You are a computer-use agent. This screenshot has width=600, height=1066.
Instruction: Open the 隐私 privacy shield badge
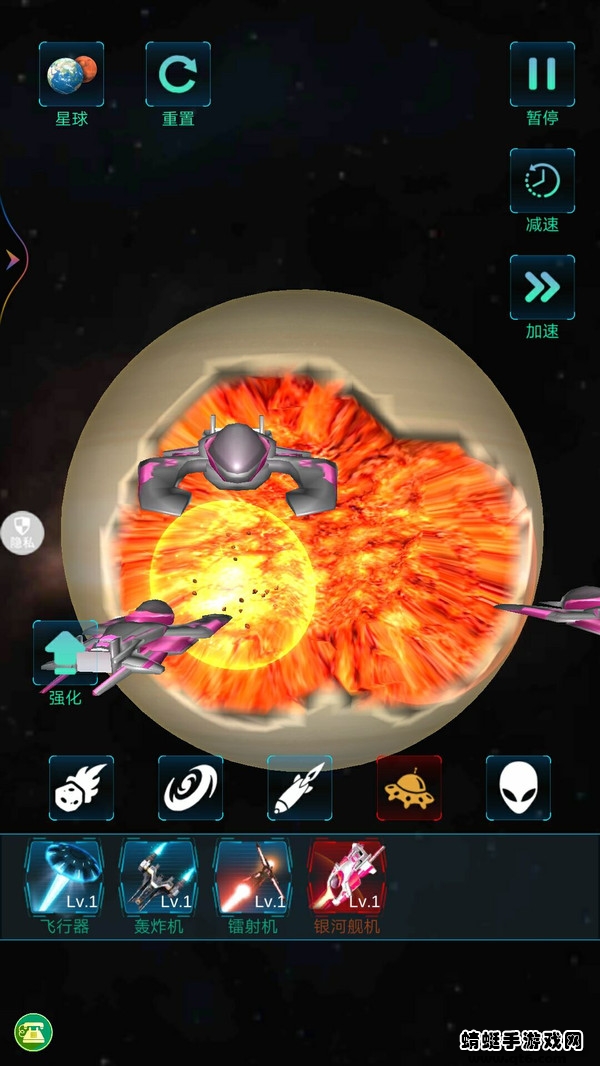(24, 531)
